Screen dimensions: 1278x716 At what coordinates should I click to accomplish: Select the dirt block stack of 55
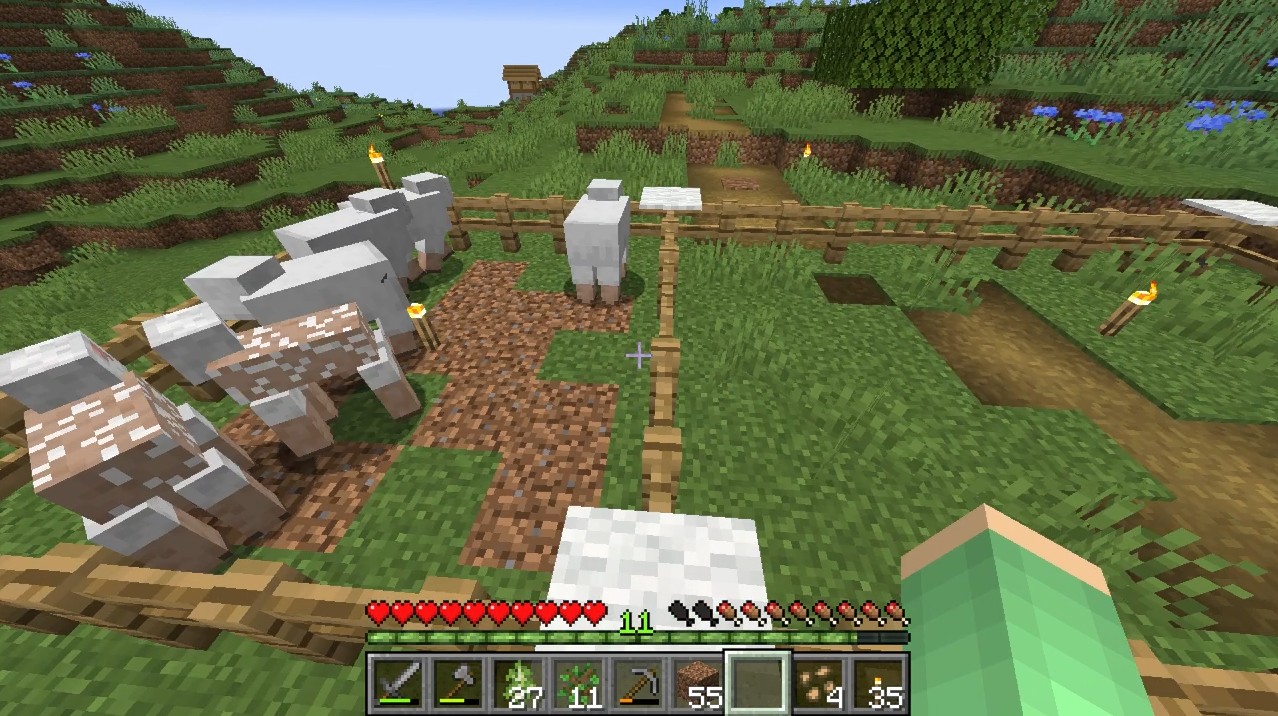[698, 683]
